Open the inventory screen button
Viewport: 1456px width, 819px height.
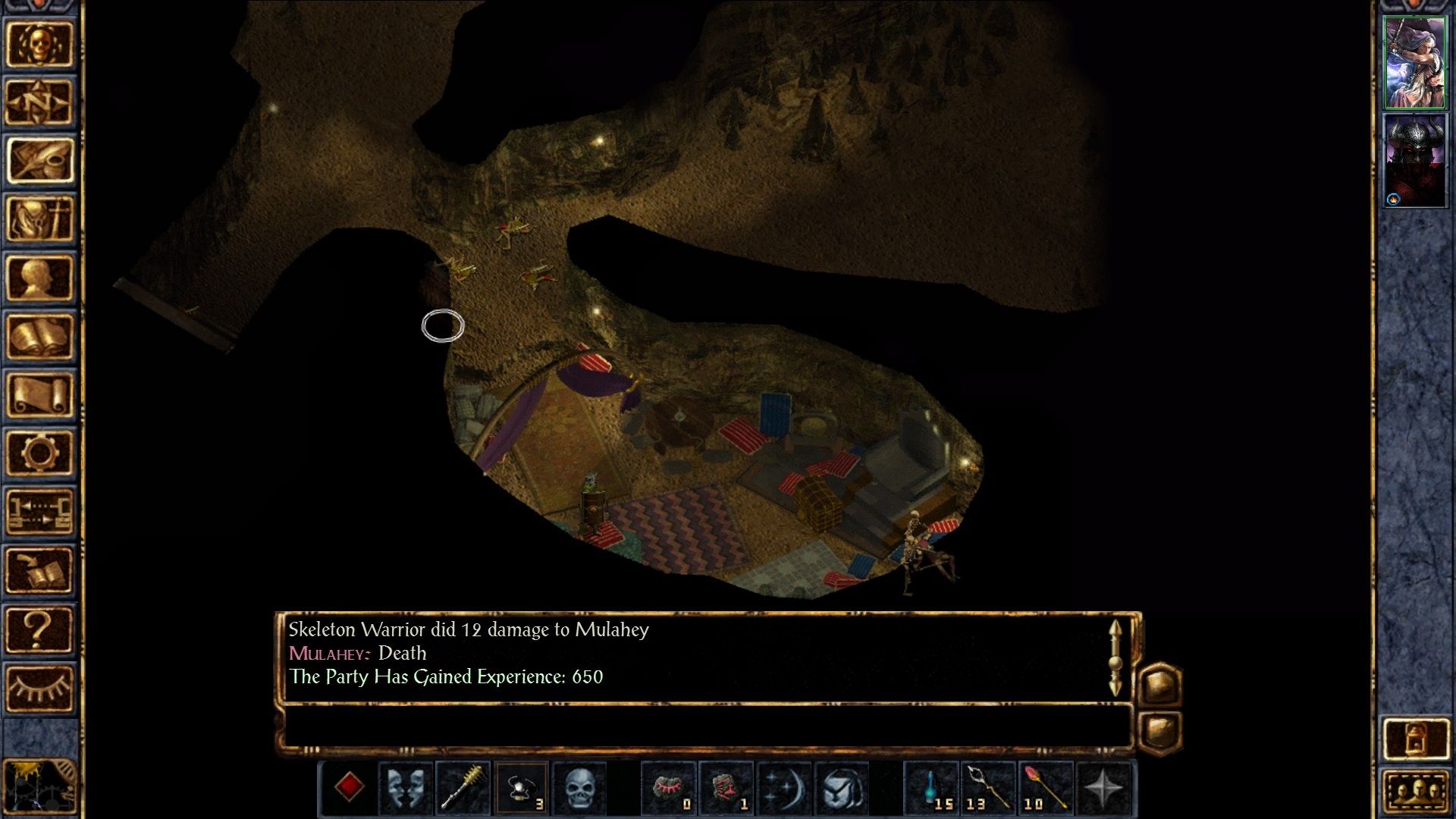[x=39, y=219]
